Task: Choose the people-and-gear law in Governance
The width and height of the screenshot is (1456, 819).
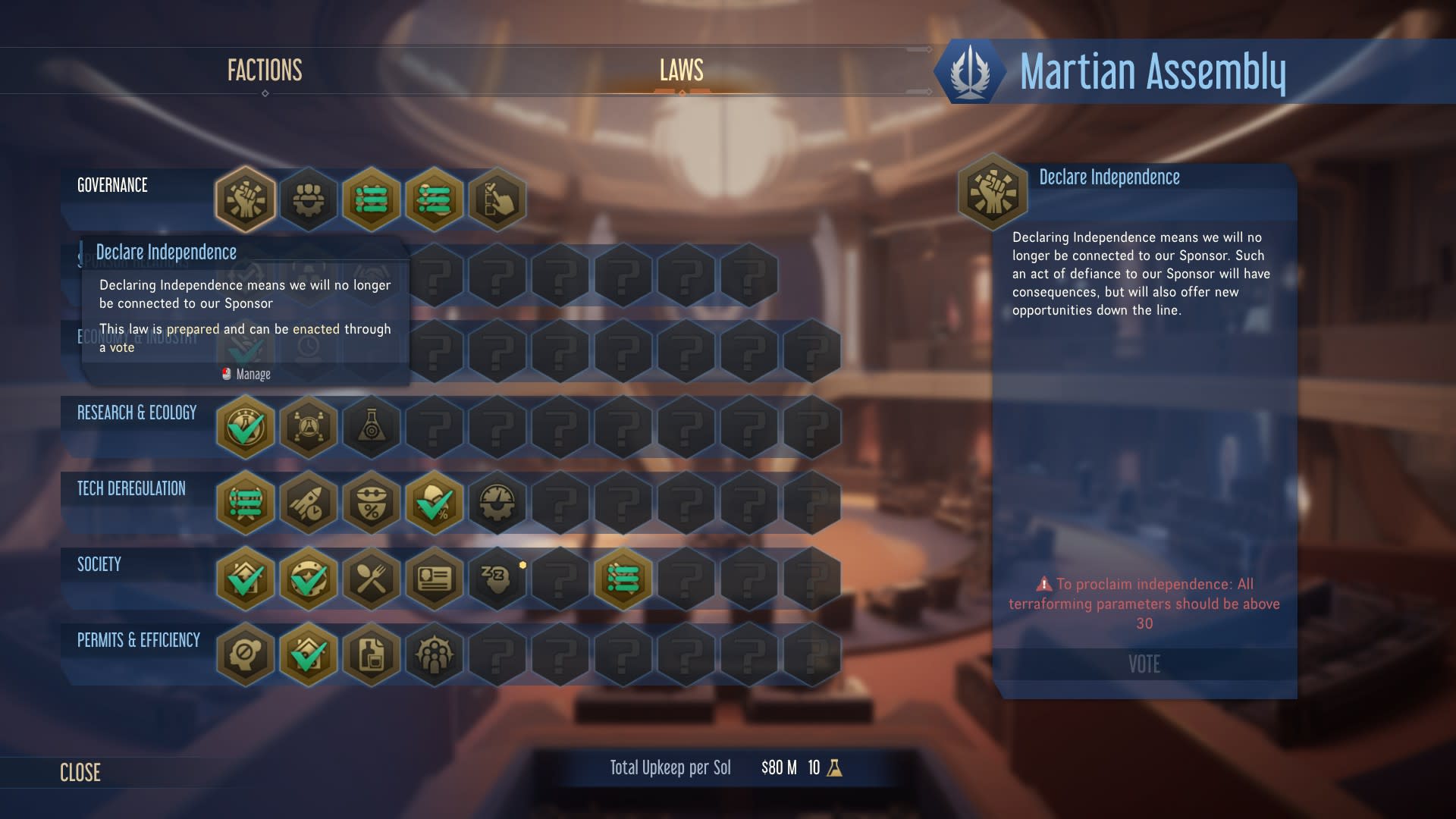Action: [308, 199]
